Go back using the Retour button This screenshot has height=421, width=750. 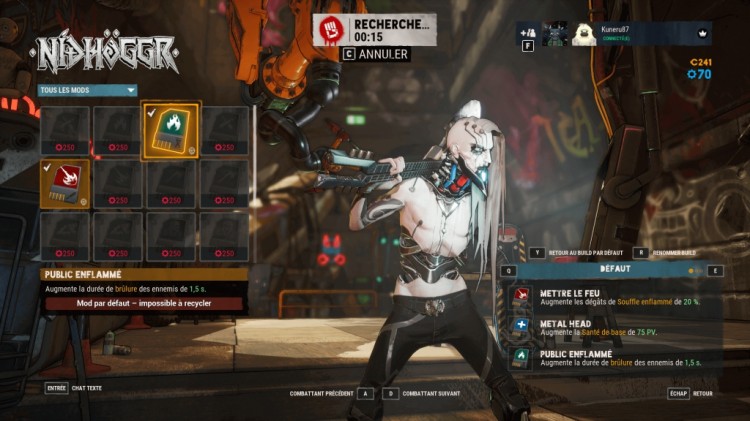click(692, 393)
